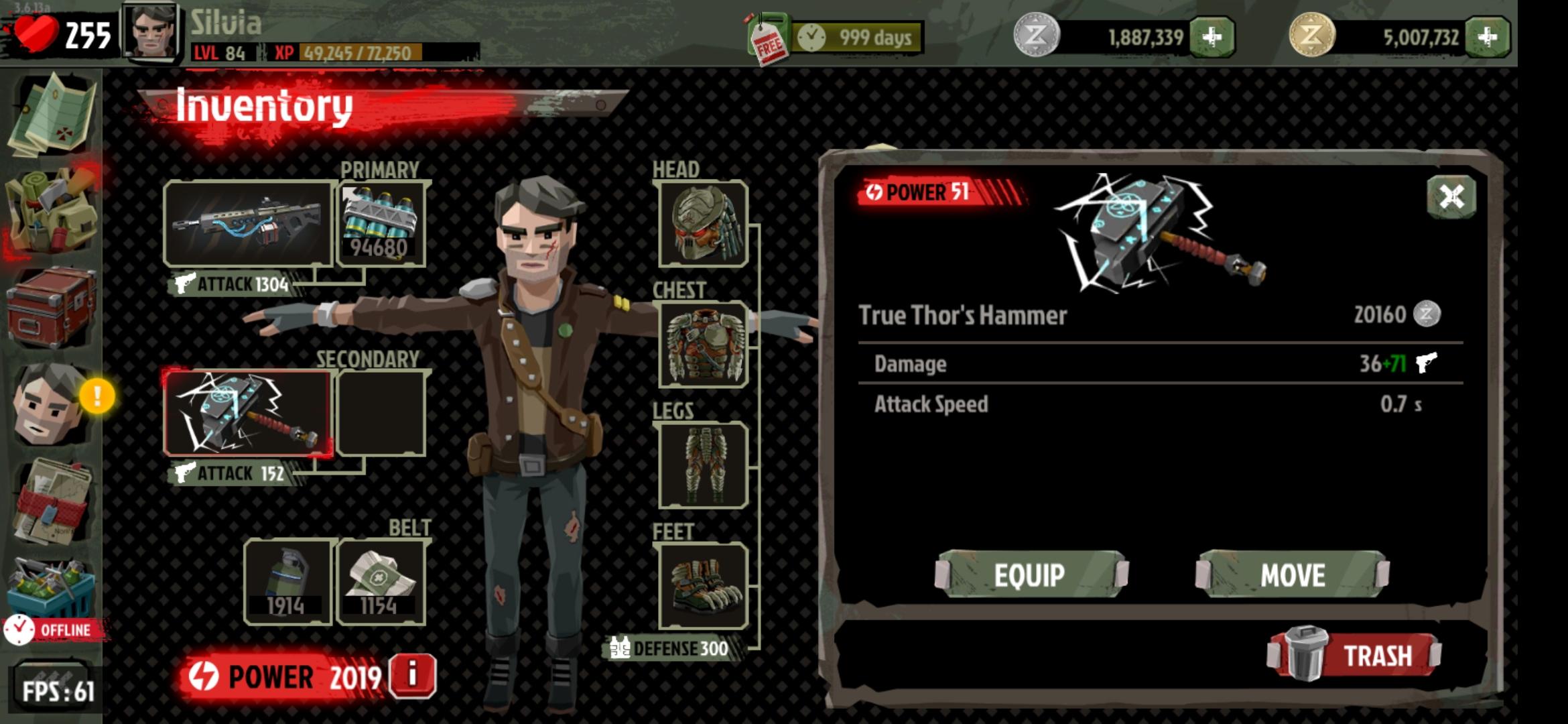Open the shopping basket store icon

click(52, 587)
